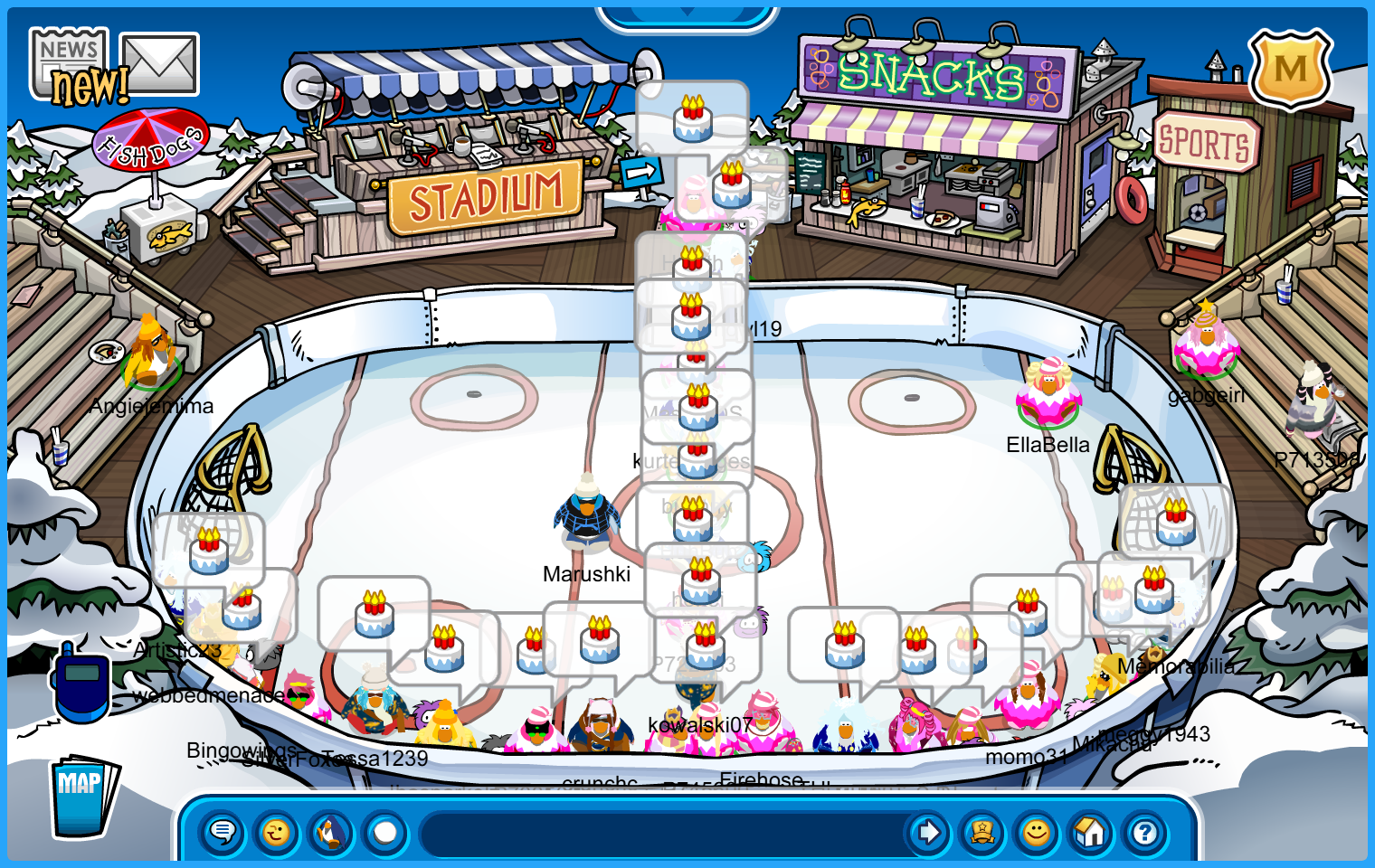
Task: Click the gold moderator M badge
Action: pos(1290,69)
